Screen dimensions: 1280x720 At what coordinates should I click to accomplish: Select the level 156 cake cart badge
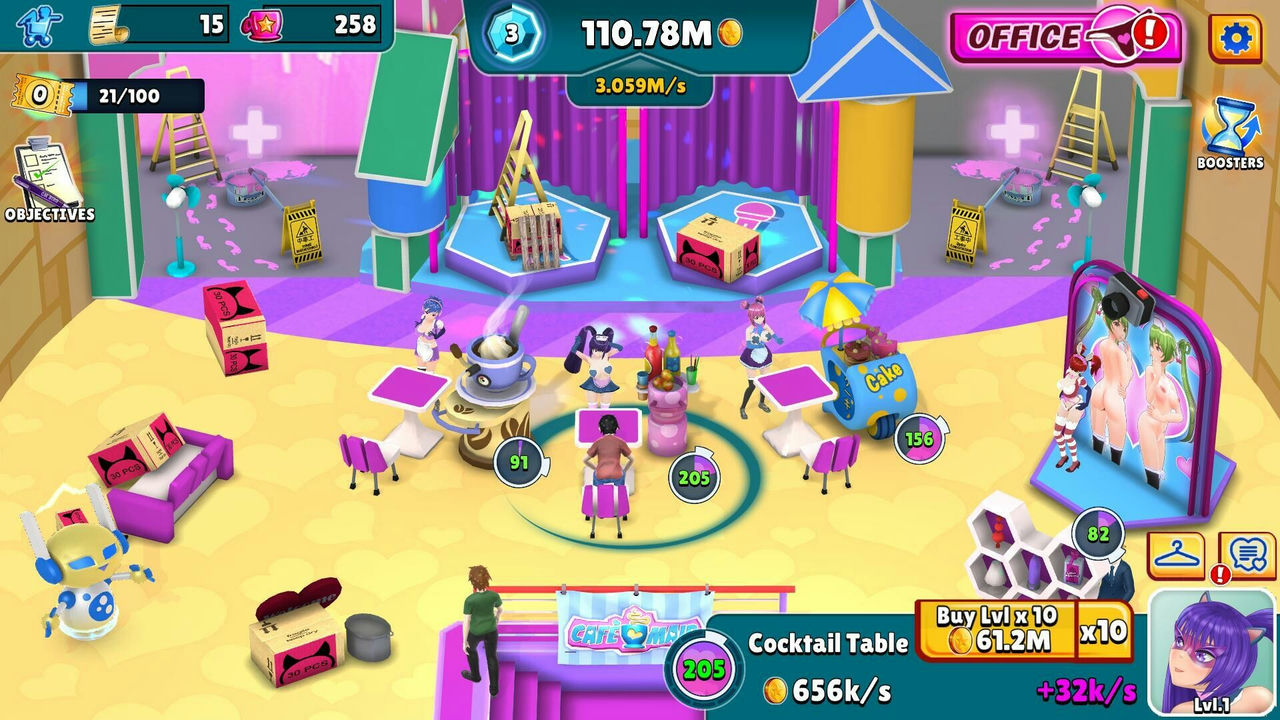click(918, 438)
